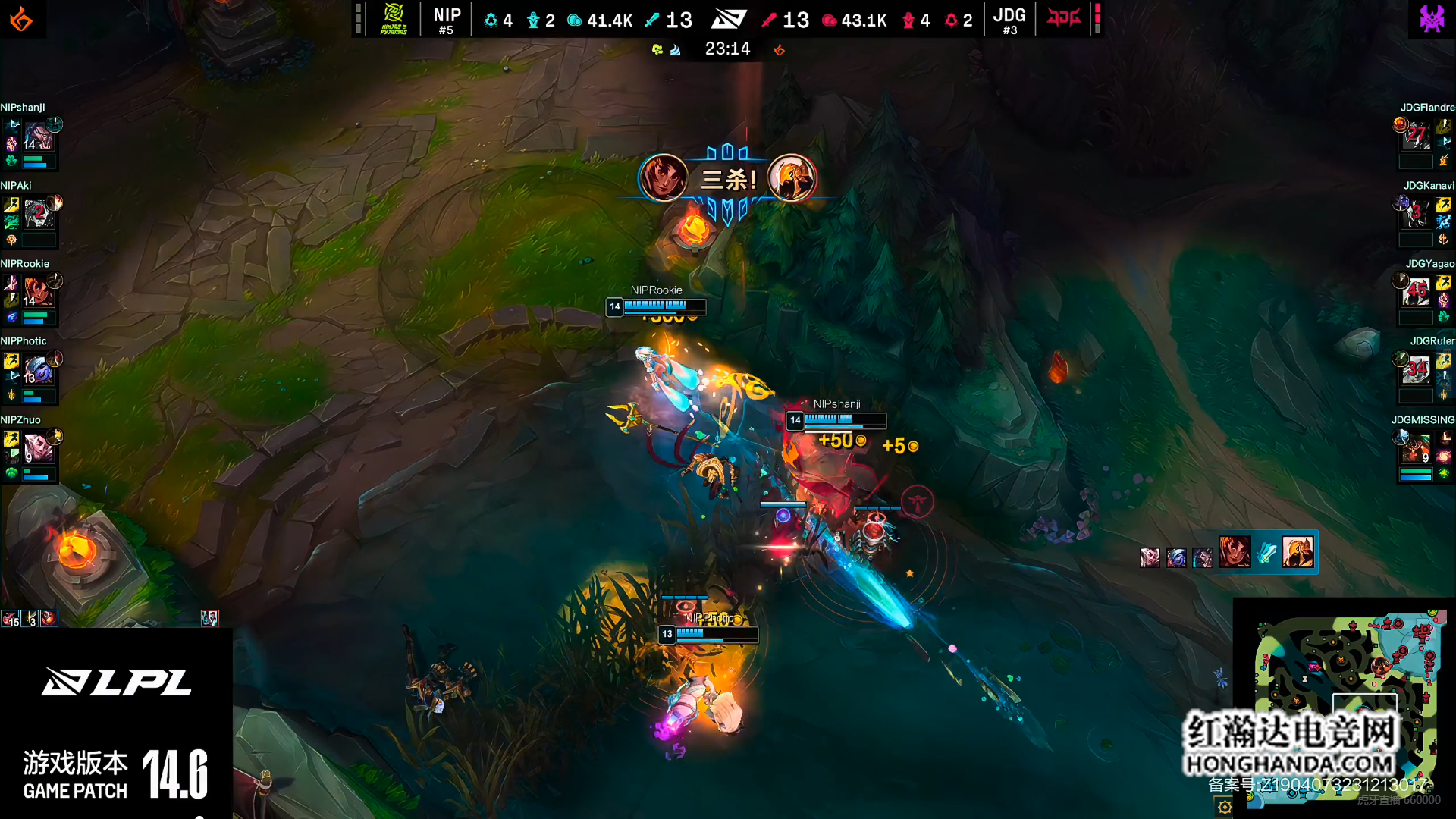Open the gear settings icon below minimap
1456x819 pixels.
(1225, 808)
